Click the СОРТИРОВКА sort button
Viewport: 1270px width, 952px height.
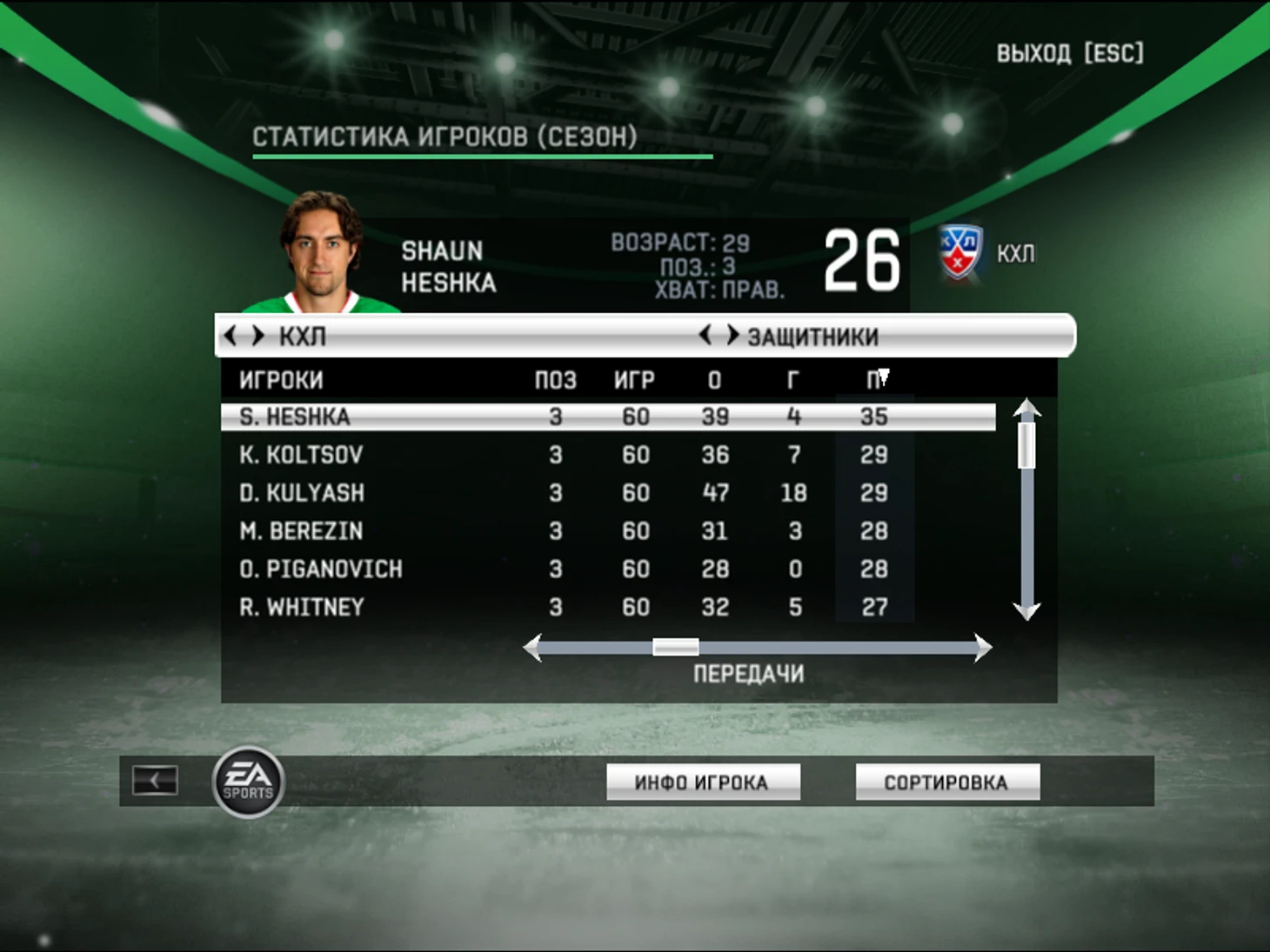pos(946,782)
